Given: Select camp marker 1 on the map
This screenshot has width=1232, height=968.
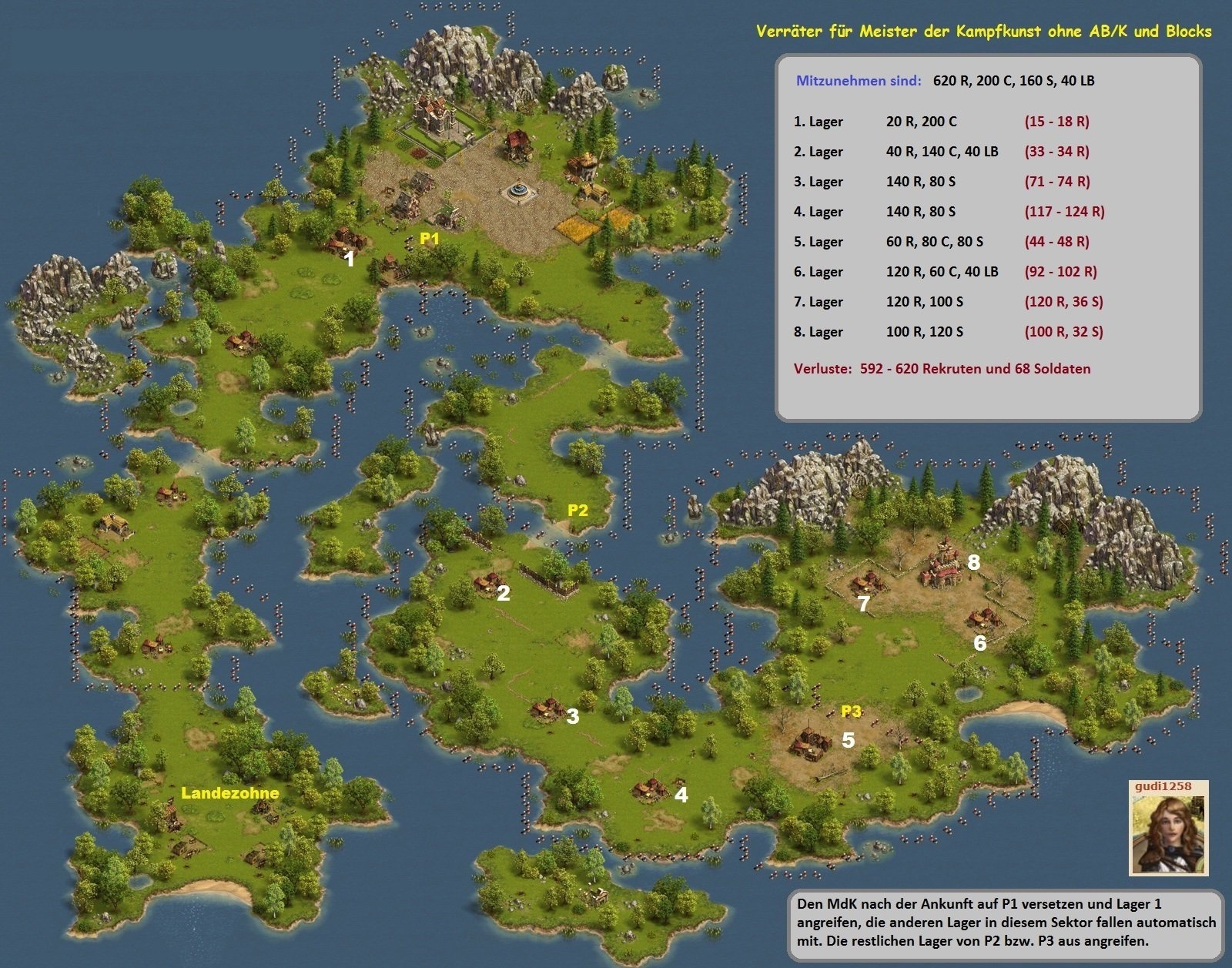Looking at the screenshot, I should 350,260.
